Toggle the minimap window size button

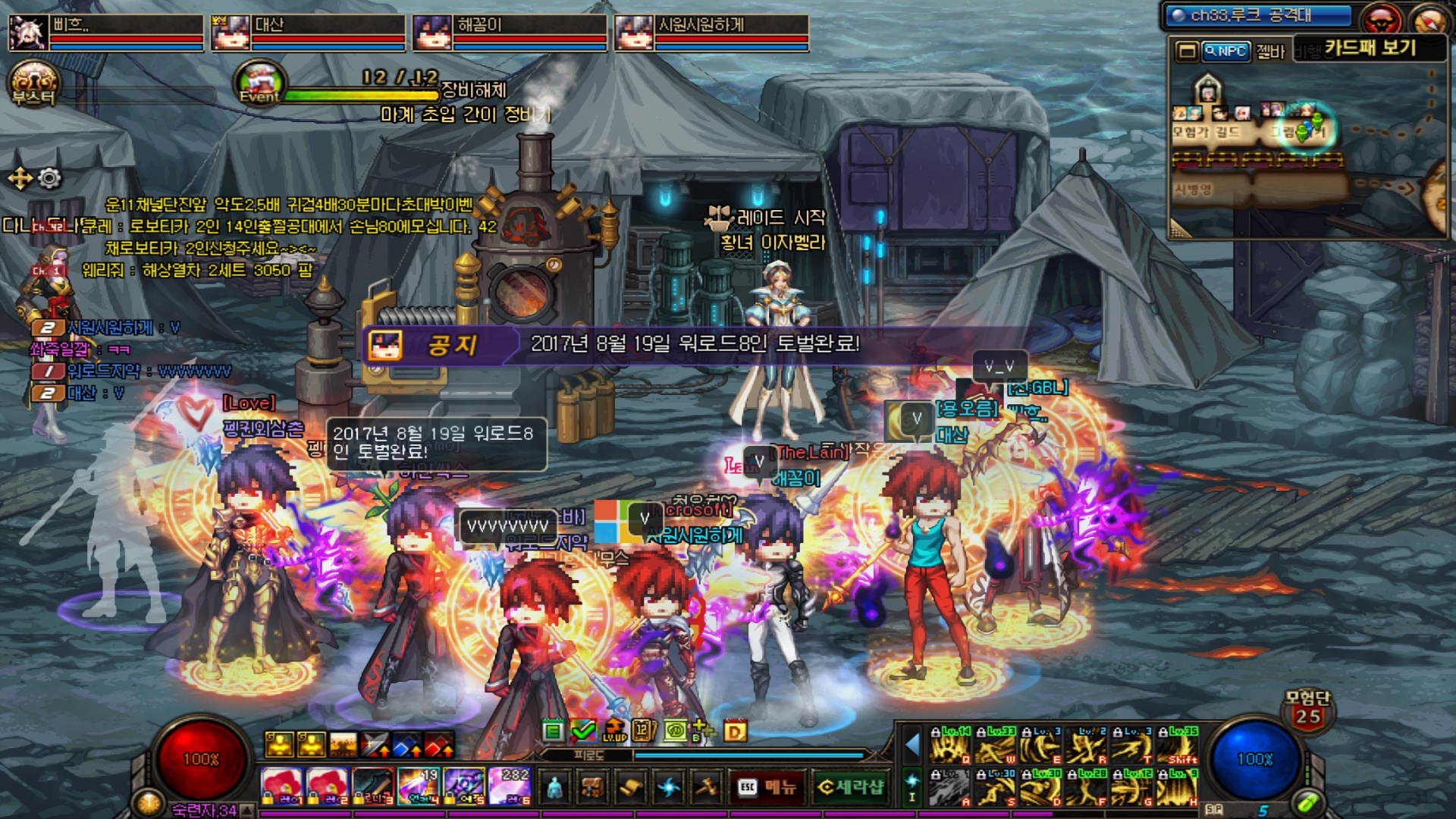(1186, 52)
